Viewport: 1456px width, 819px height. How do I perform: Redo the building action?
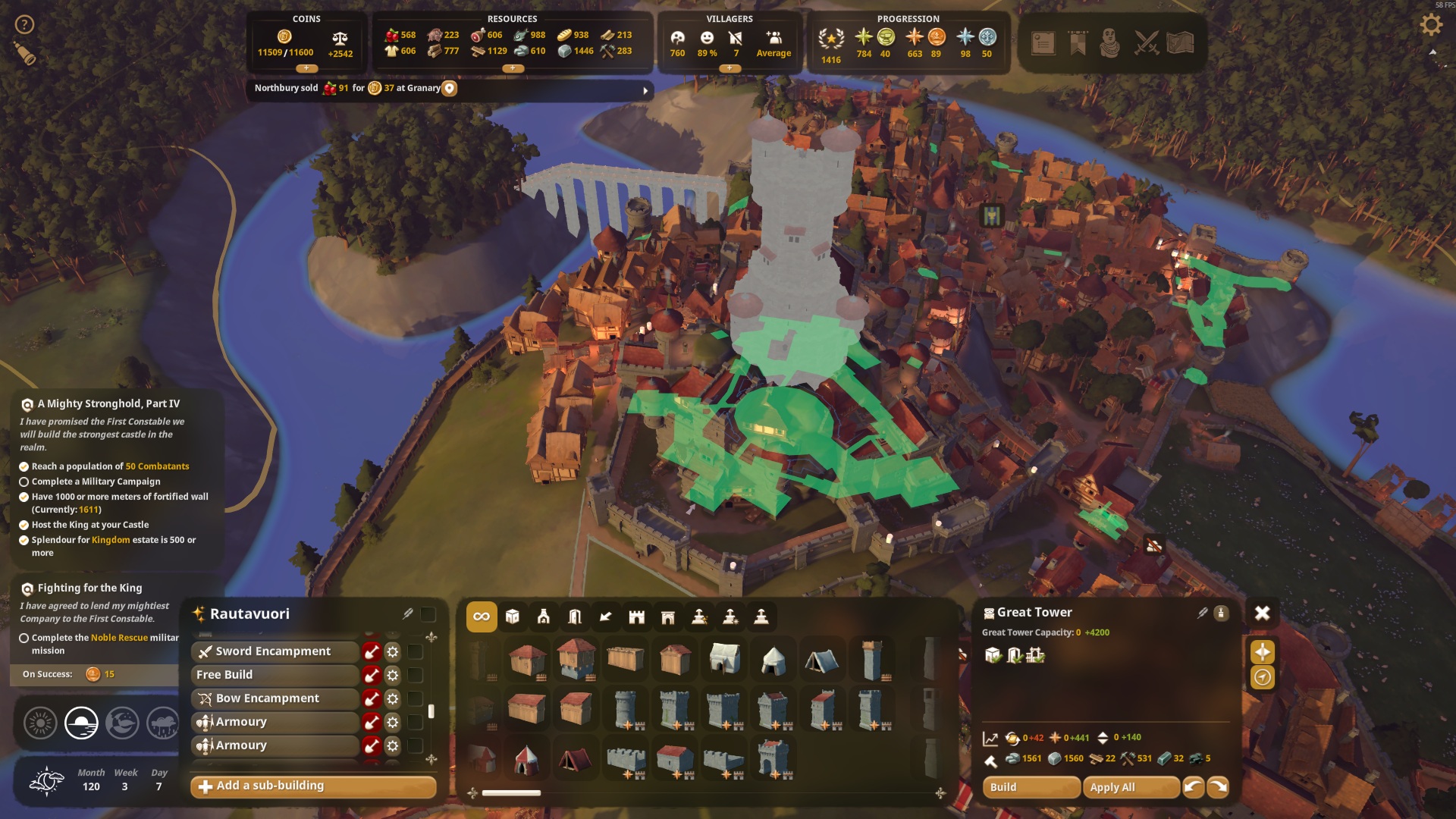(1218, 787)
